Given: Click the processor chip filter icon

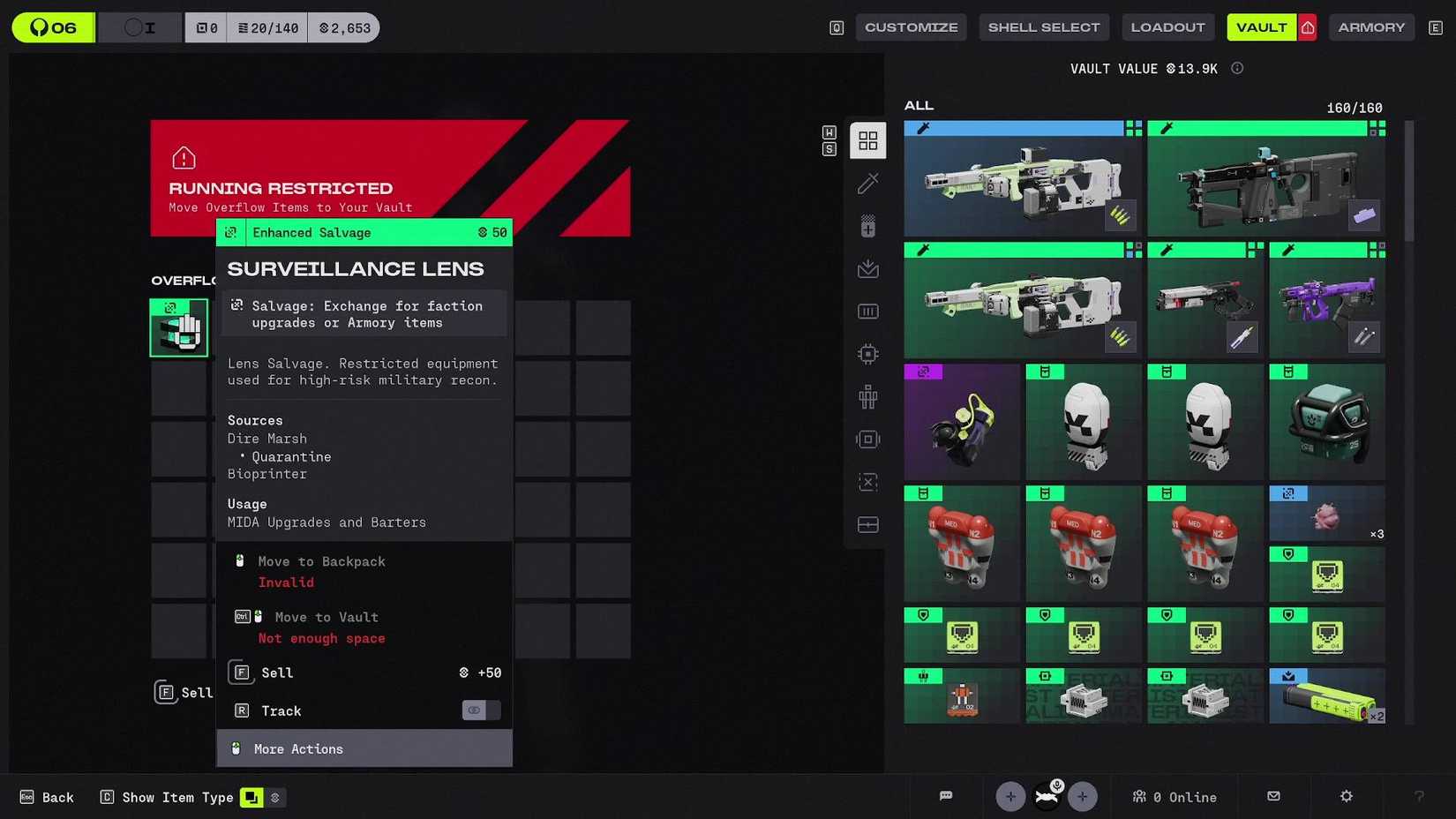Looking at the screenshot, I should (x=867, y=353).
